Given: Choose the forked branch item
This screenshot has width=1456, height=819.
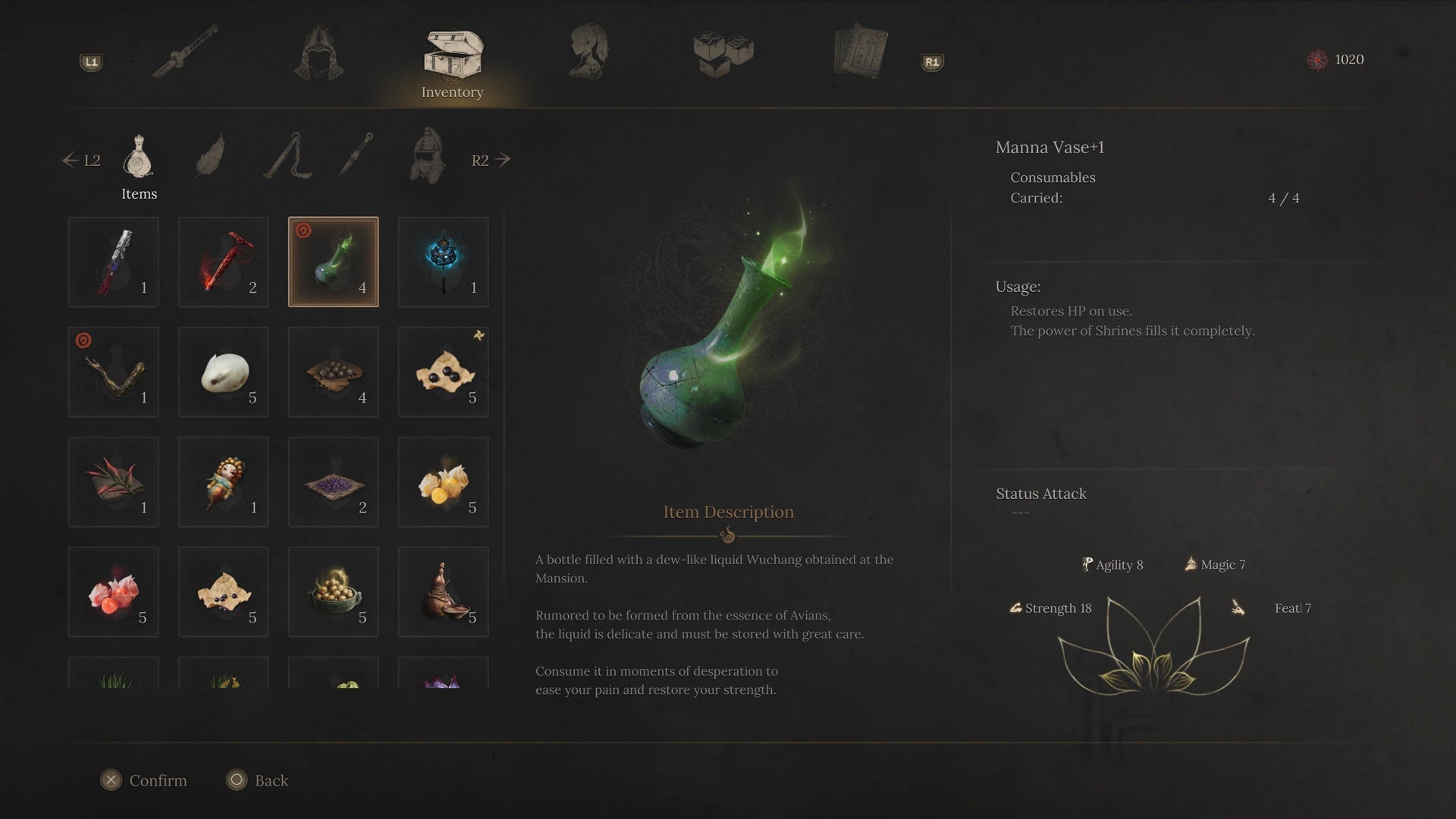Looking at the screenshot, I should tap(114, 372).
